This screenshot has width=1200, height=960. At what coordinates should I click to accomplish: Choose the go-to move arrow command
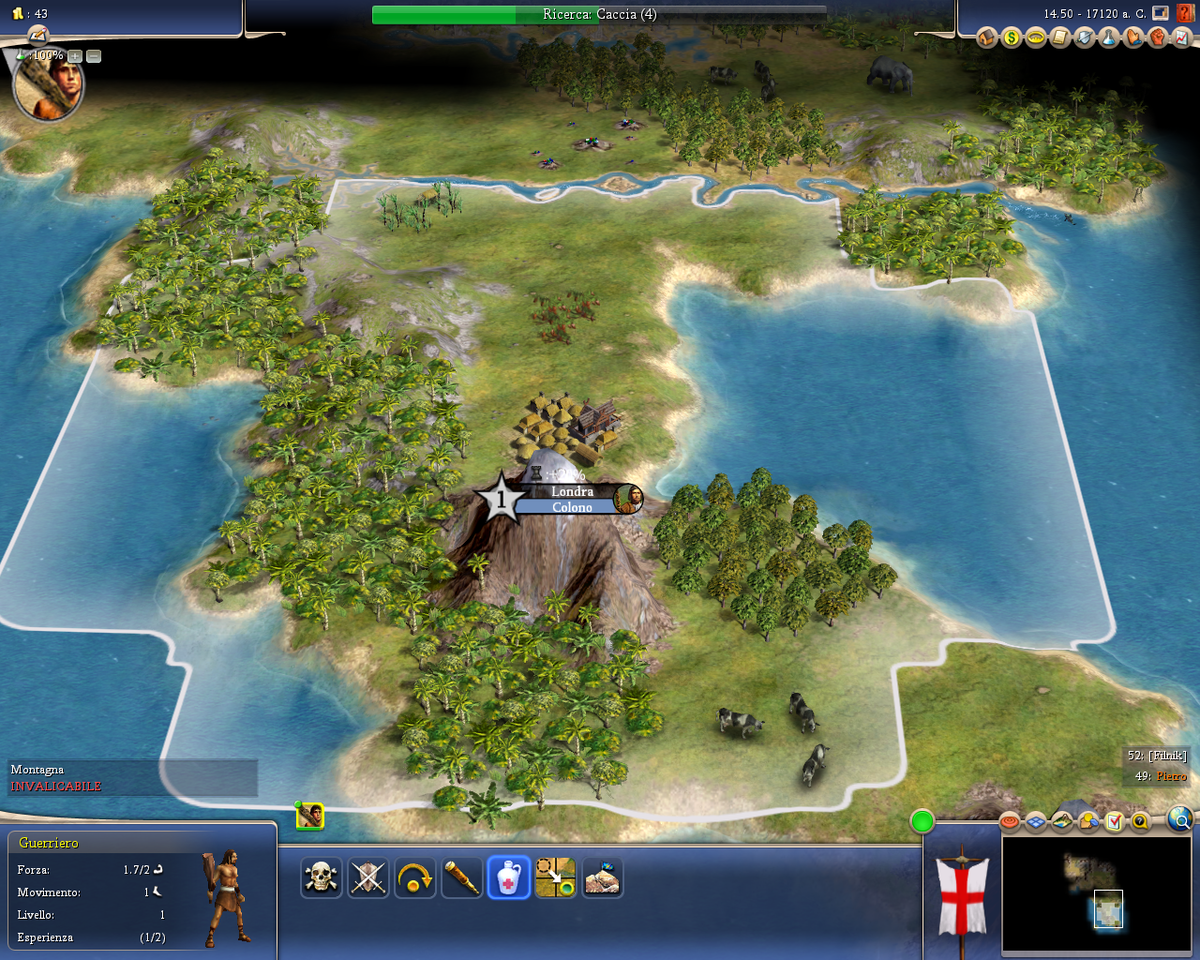tap(555, 878)
